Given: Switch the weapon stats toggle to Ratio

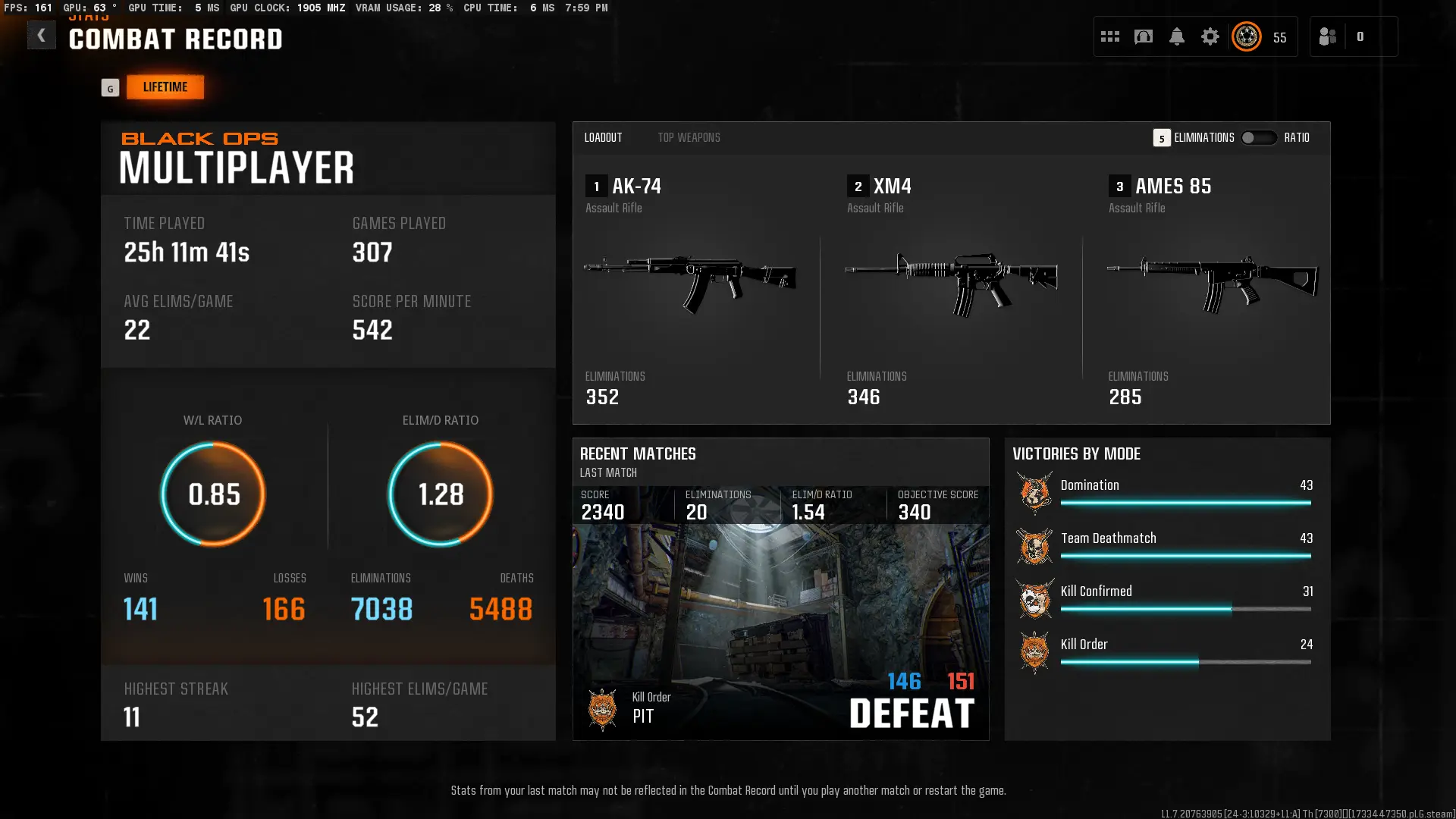Looking at the screenshot, I should click(1260, 138).
